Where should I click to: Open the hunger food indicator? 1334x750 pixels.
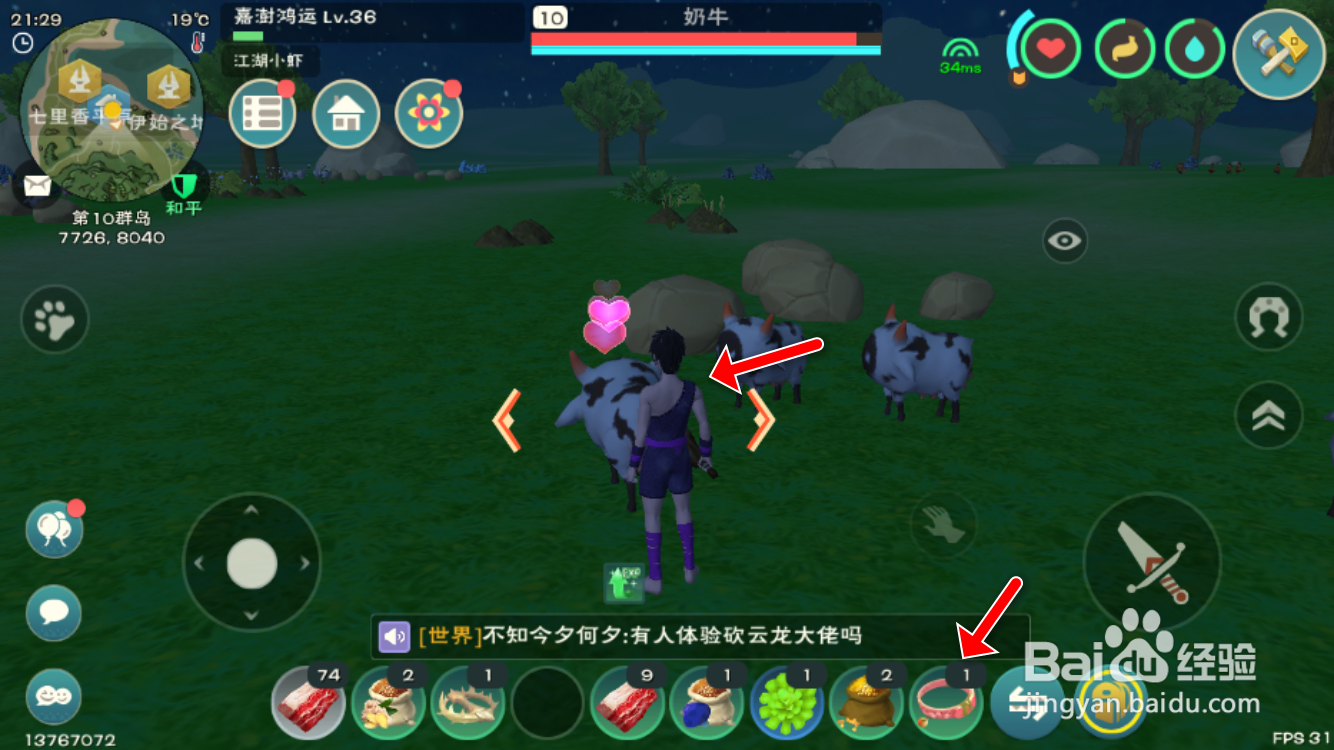(x=1123, y=47)
